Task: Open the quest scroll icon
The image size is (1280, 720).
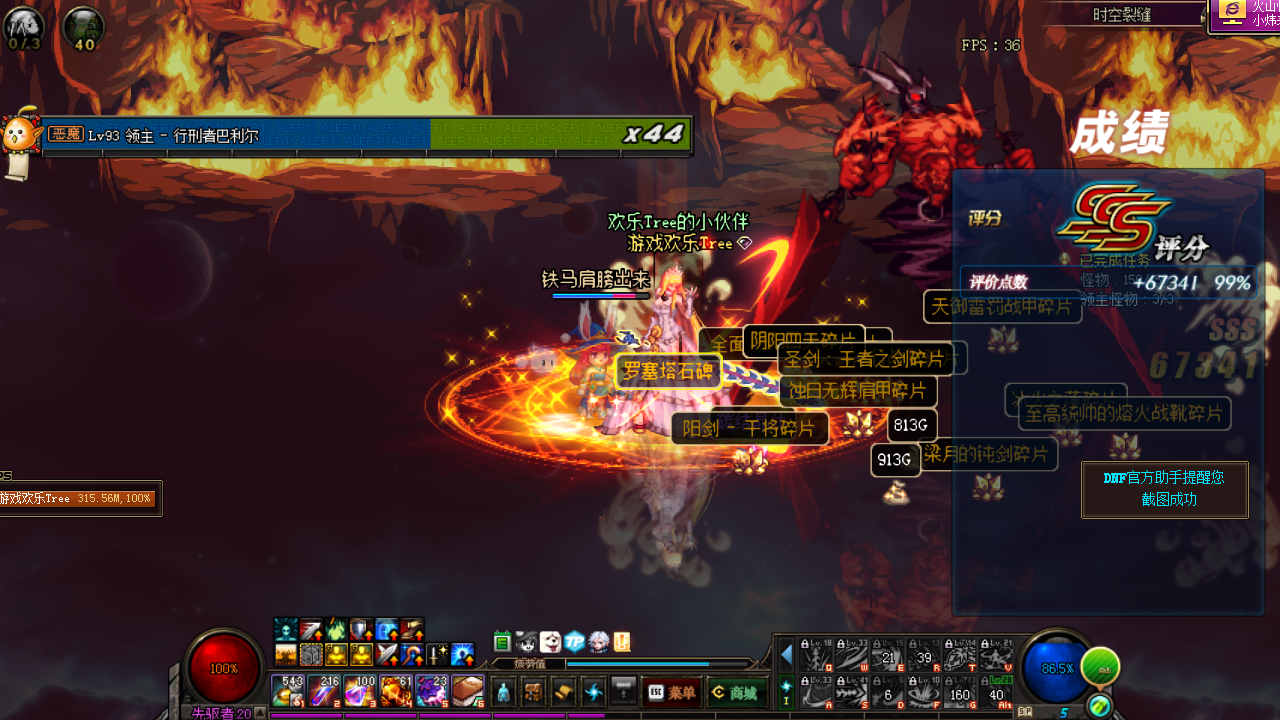Action: pos(564,692)
